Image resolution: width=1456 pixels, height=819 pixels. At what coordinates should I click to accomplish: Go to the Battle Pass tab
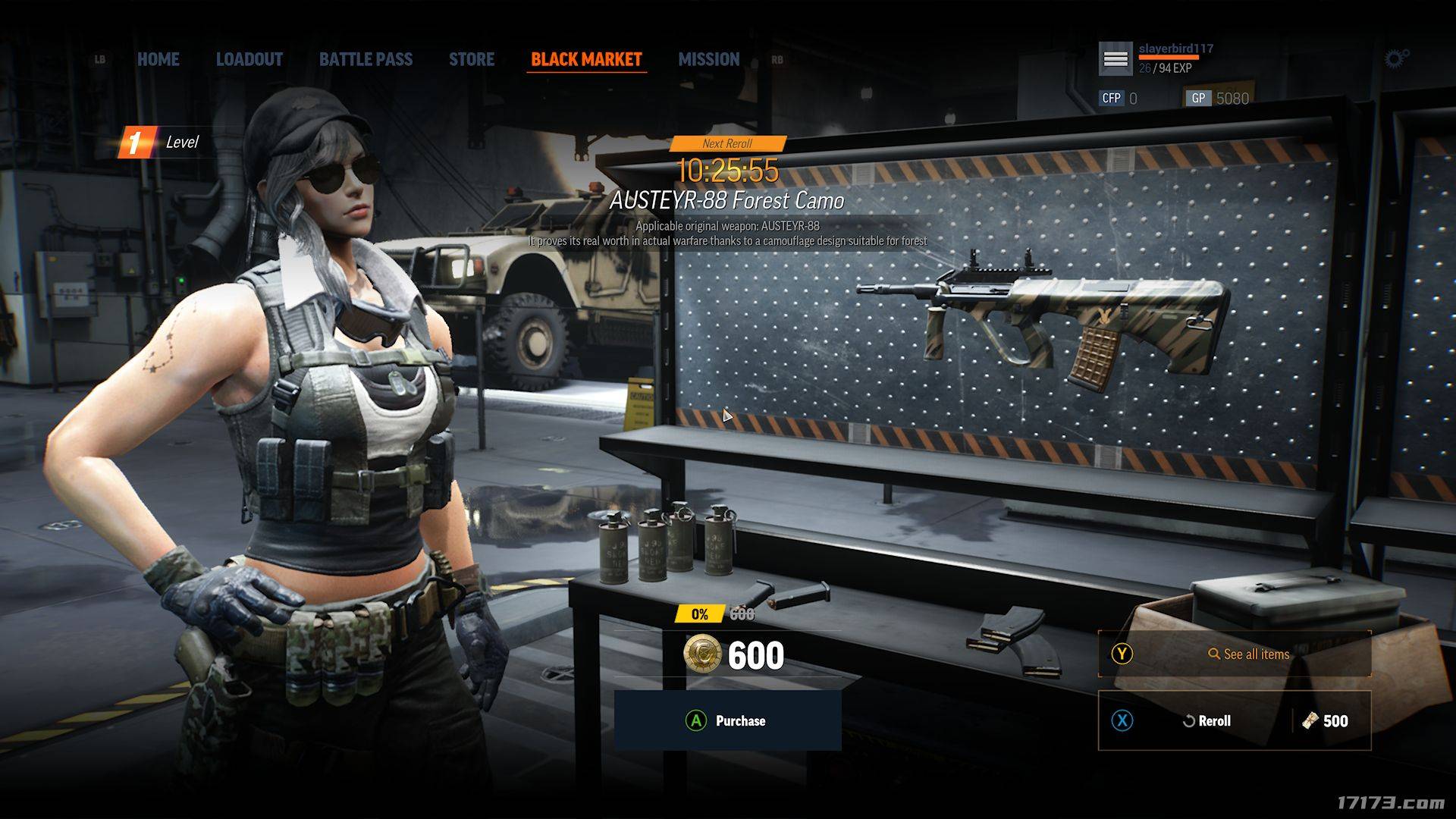(366, 59)
